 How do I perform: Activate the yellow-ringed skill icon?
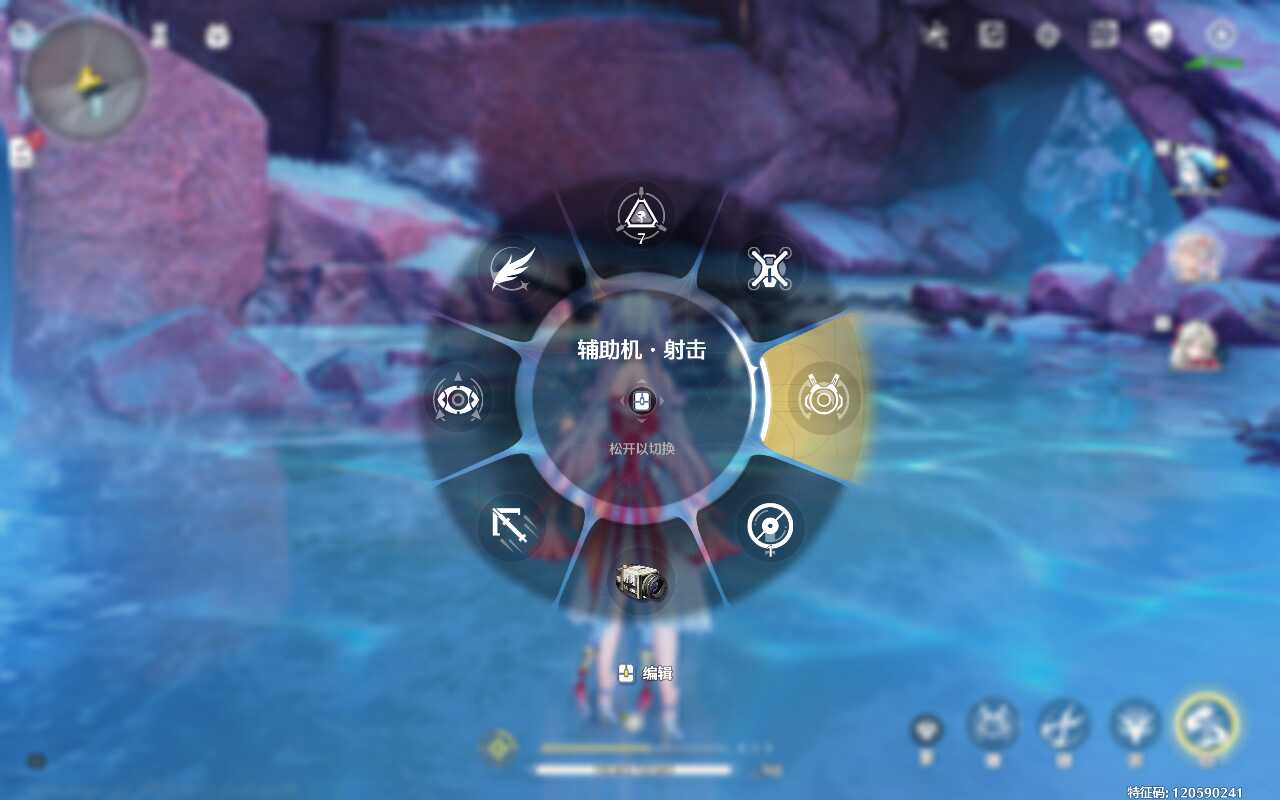click(x=1207, y=723)
